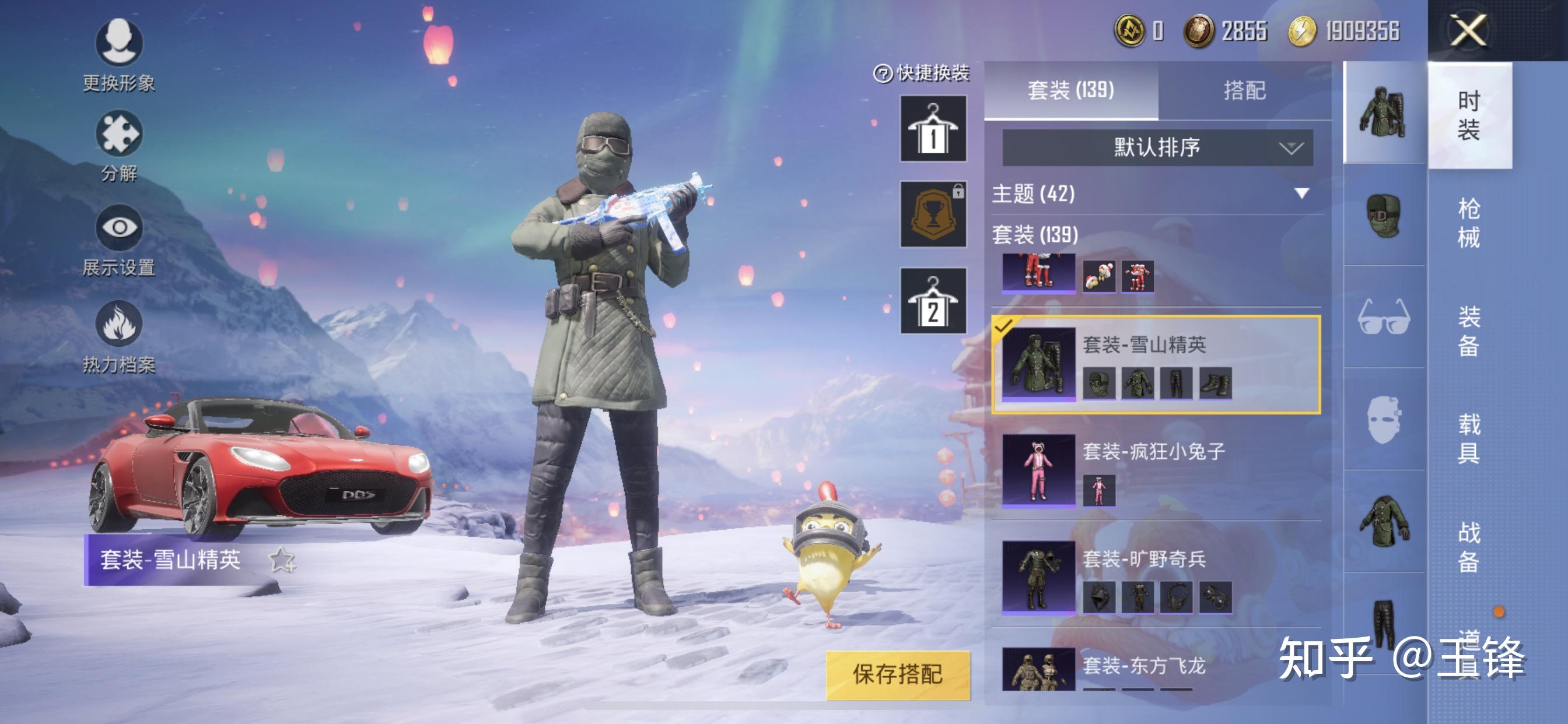Toggle the 快捷换装 quick change help
Viewport: 1568px width, 724px height.
coord(884,73)
